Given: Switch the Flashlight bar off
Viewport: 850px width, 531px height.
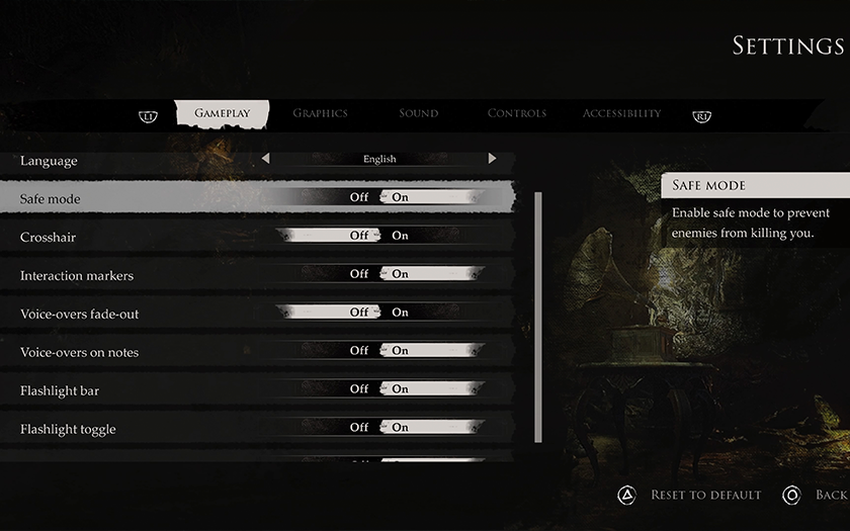Looking at the screenshot, I should (x=359, y=389).
